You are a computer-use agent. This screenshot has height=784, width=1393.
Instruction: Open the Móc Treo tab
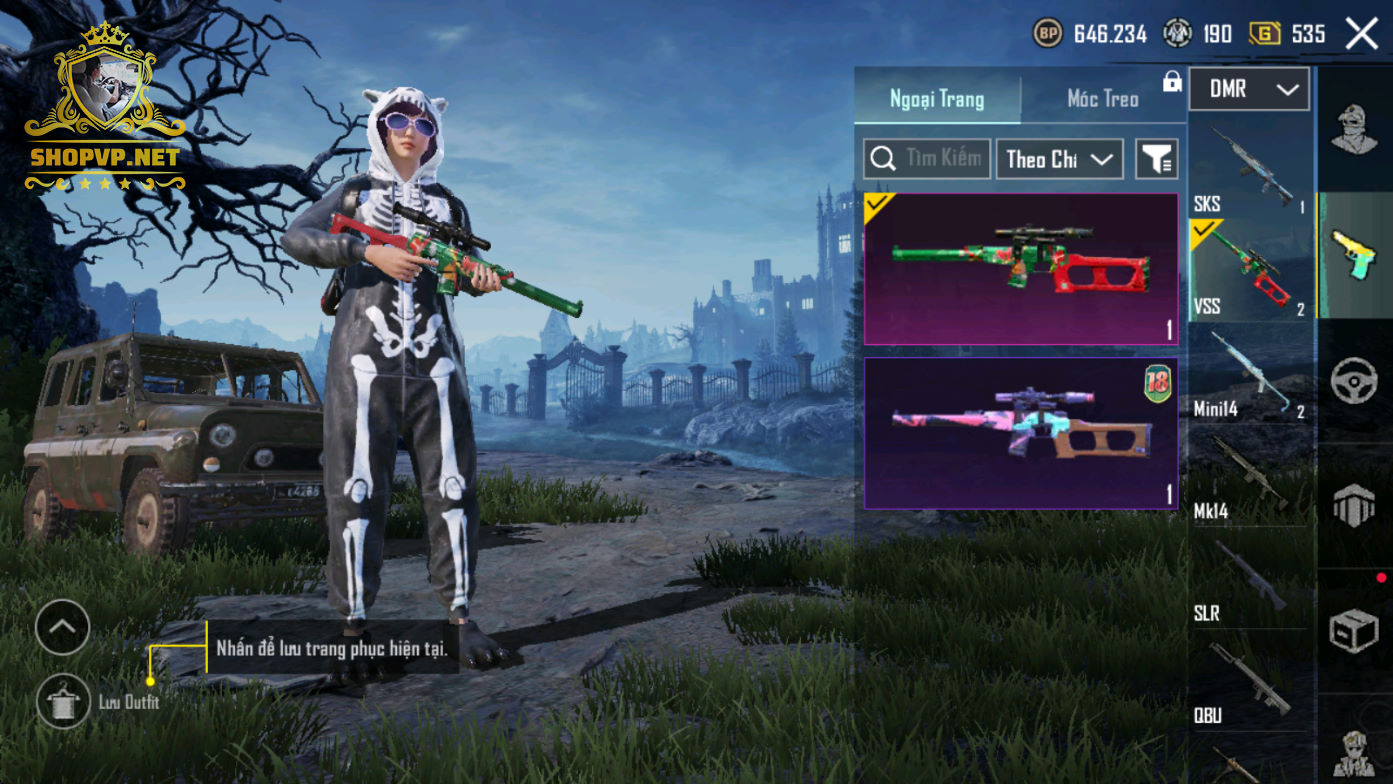[x=1103, y=99]
